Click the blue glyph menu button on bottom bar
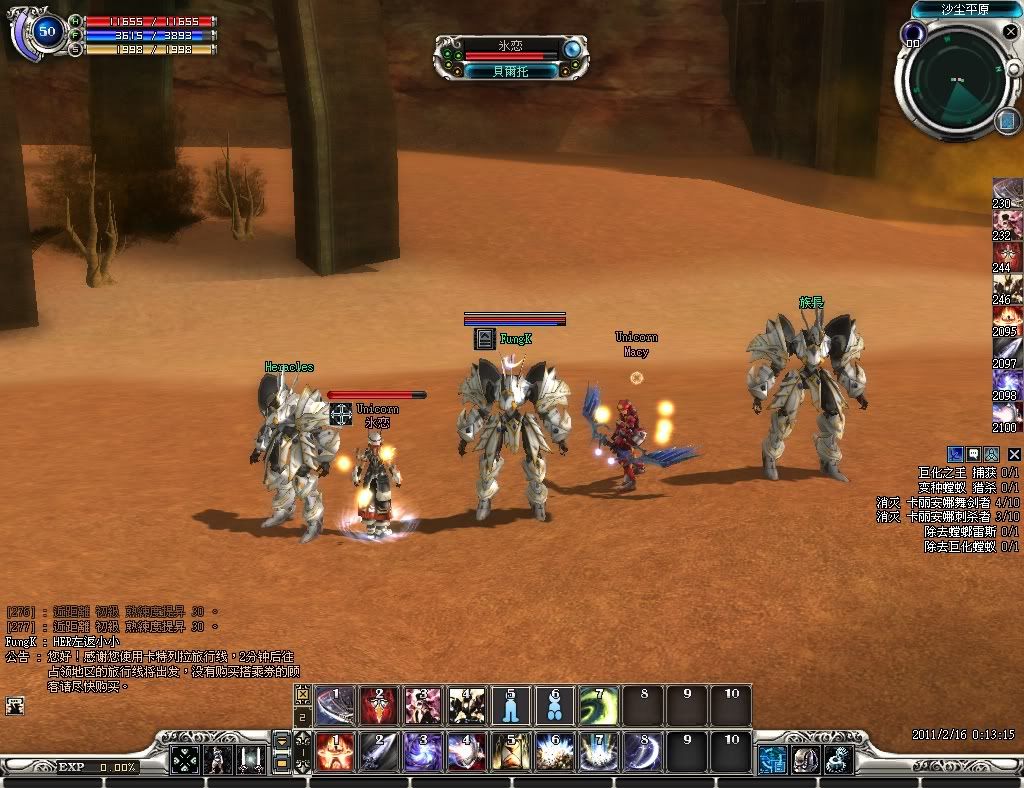The width and height of the screenshot is (1024, 788). coord(773,760)
